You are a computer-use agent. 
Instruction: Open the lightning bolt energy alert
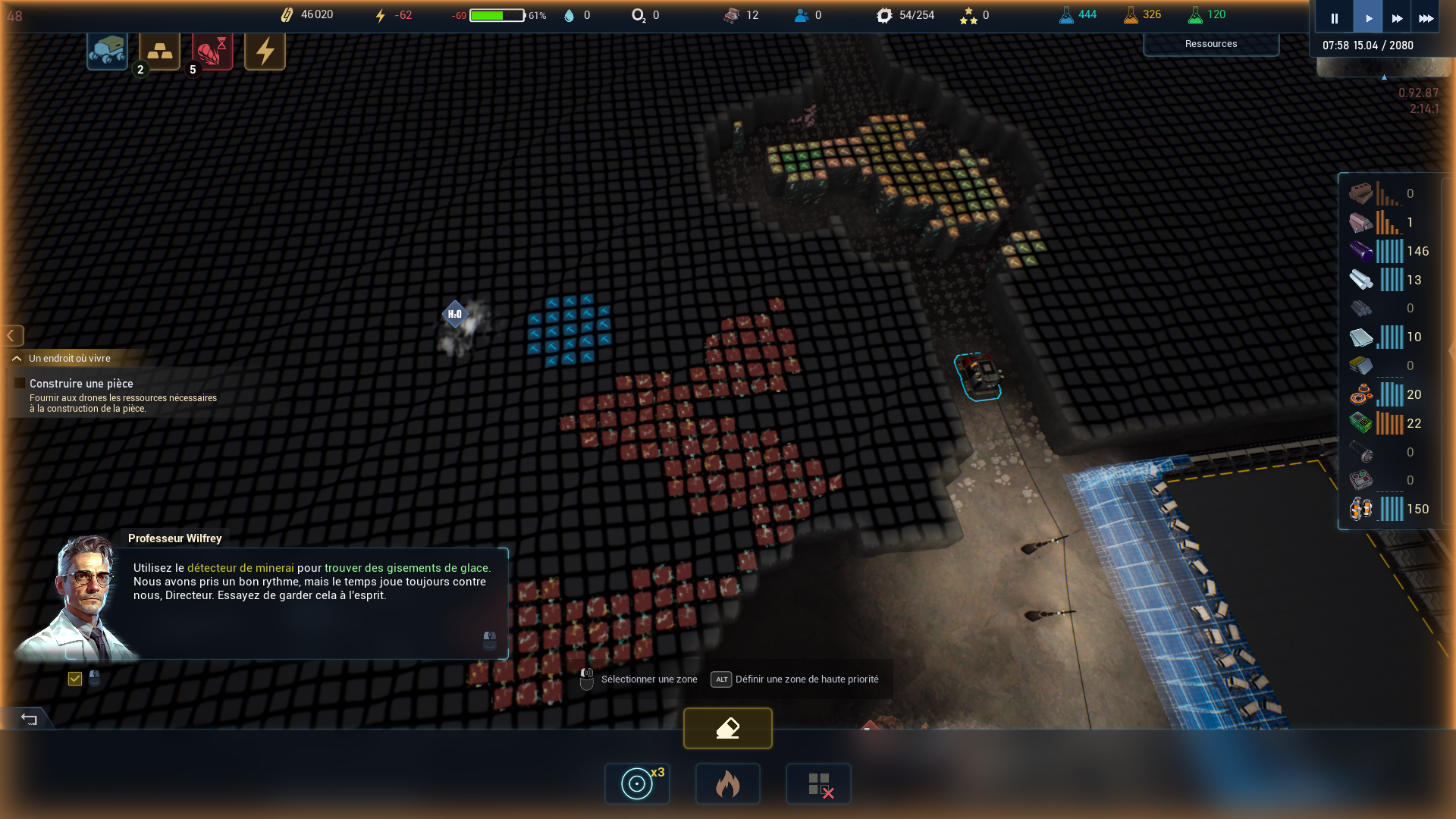click(265, 51)
